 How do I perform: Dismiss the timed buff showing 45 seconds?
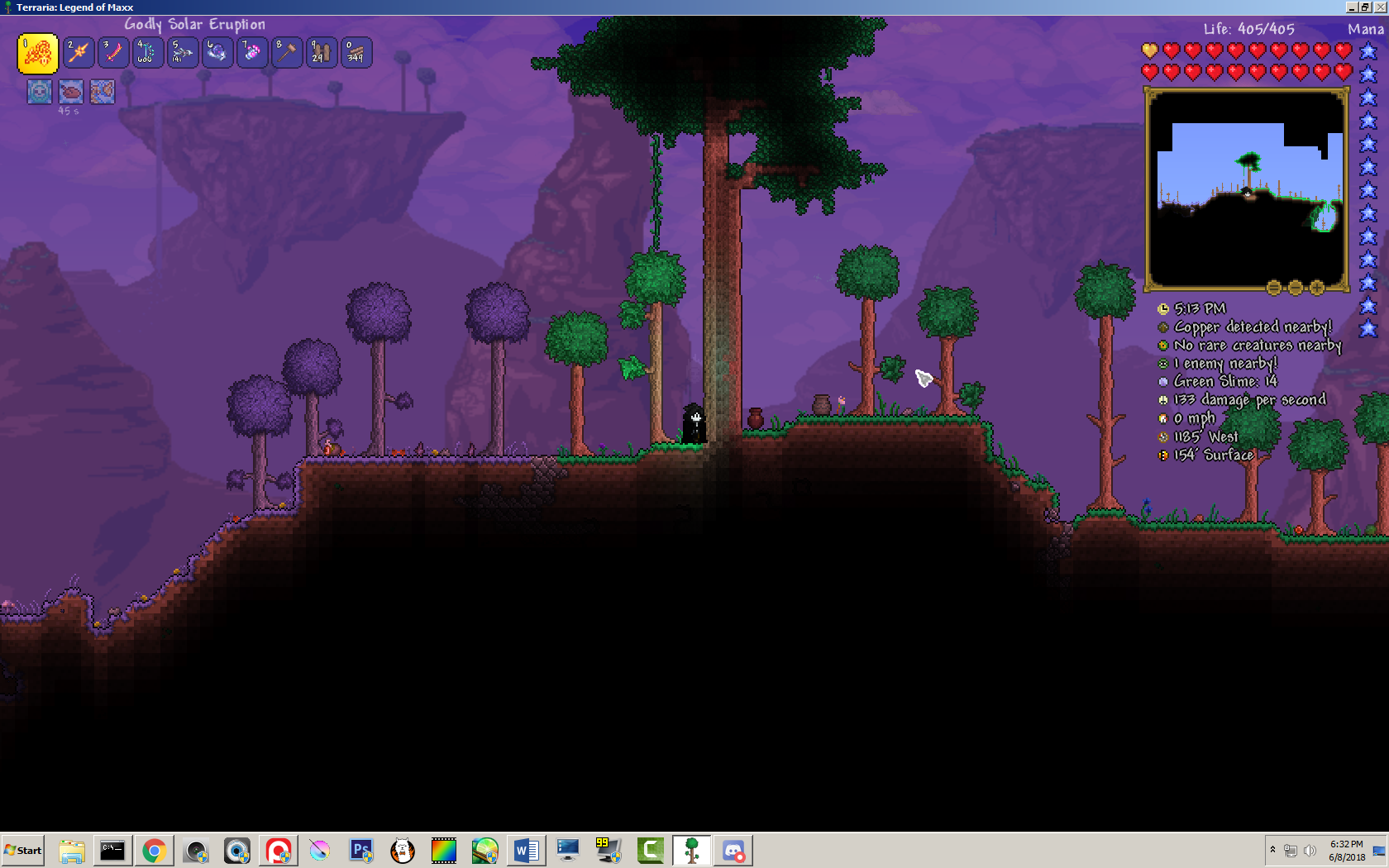pos(71,91)
